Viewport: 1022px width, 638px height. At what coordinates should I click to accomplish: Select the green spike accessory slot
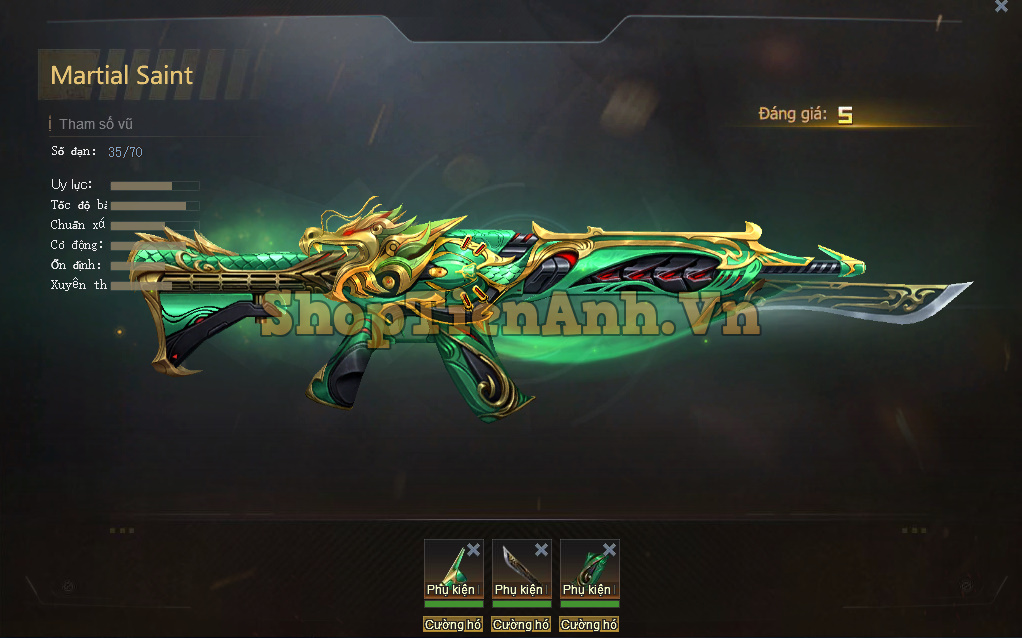450,566
